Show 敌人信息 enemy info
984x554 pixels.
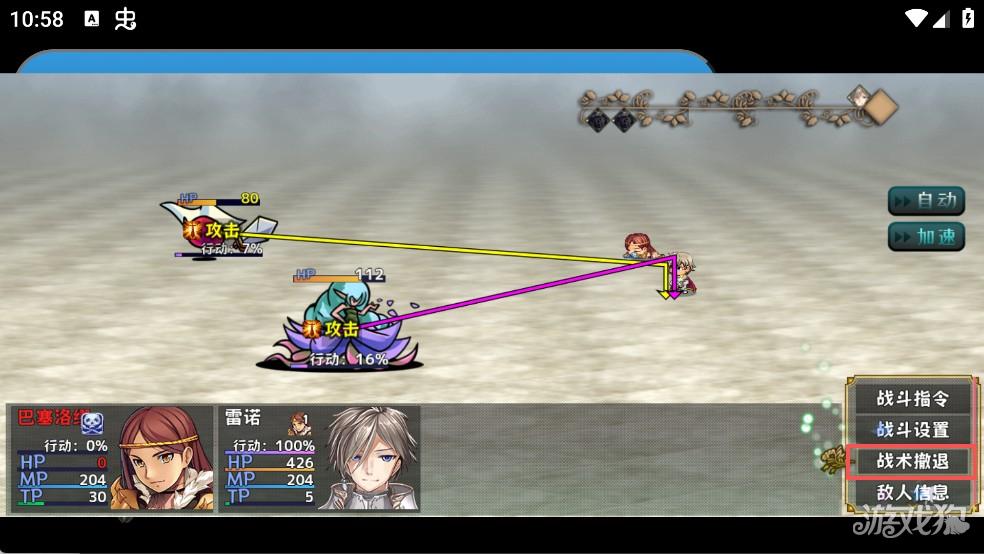click(911, 492)
